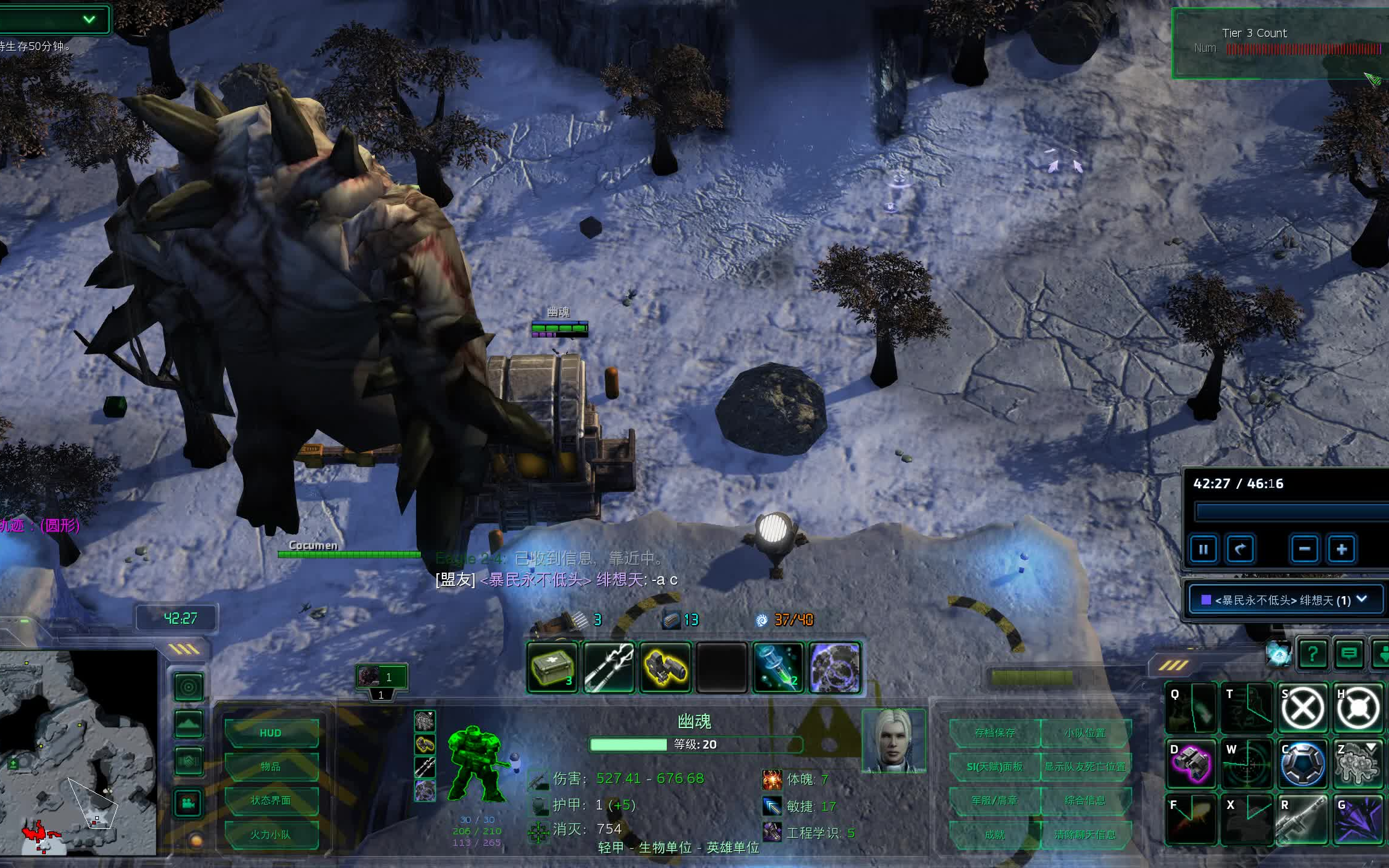The width and height of the screenshot is (1389, 868).
Task: Increase replay speed with the plus button
Action: coord(1341,549)
